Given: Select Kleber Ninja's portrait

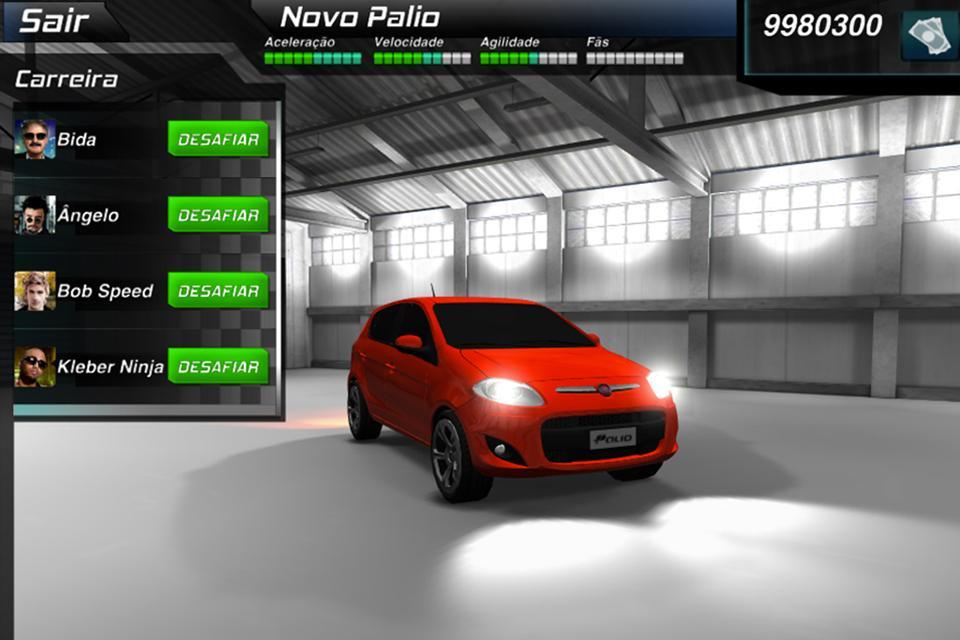Looking at the screenshot, I should coord(35,367).
